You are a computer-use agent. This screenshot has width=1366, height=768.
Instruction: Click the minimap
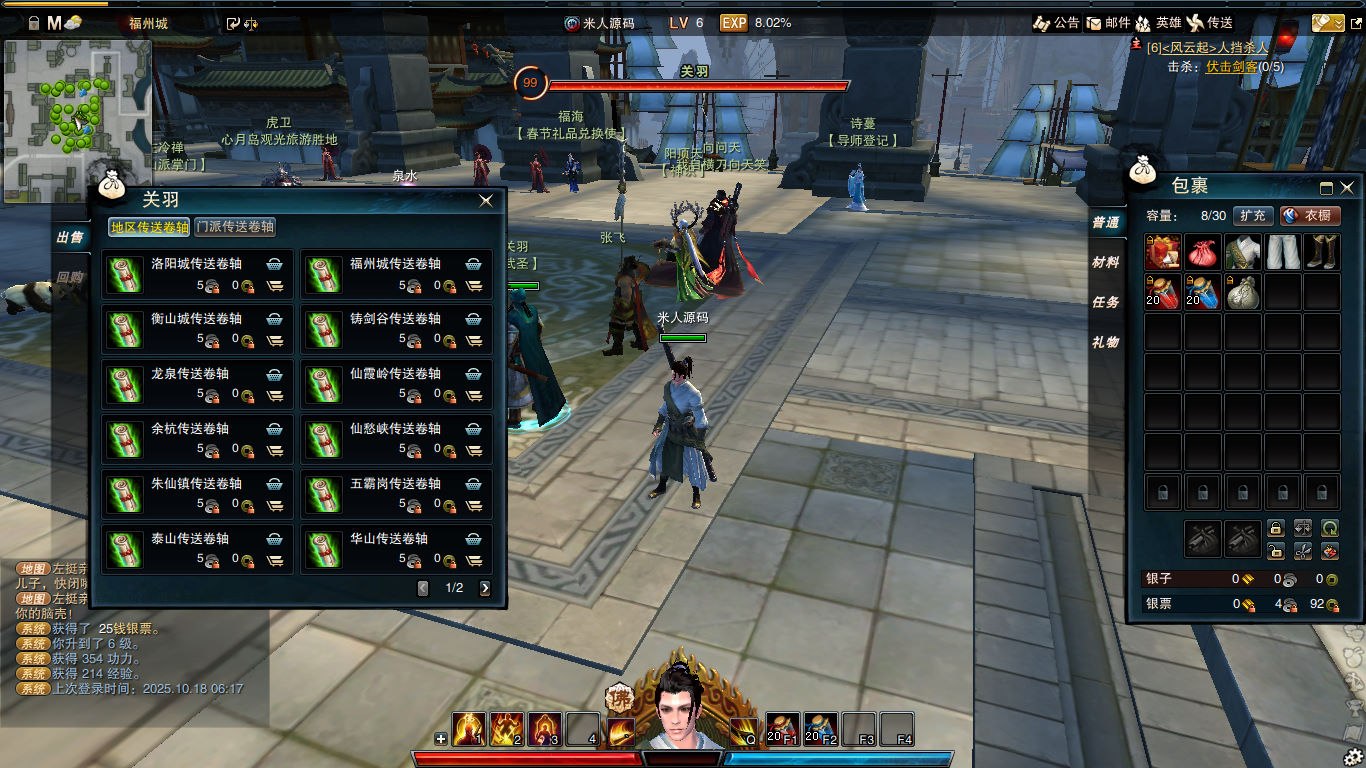pyautogui.click(x=76, y=120)
